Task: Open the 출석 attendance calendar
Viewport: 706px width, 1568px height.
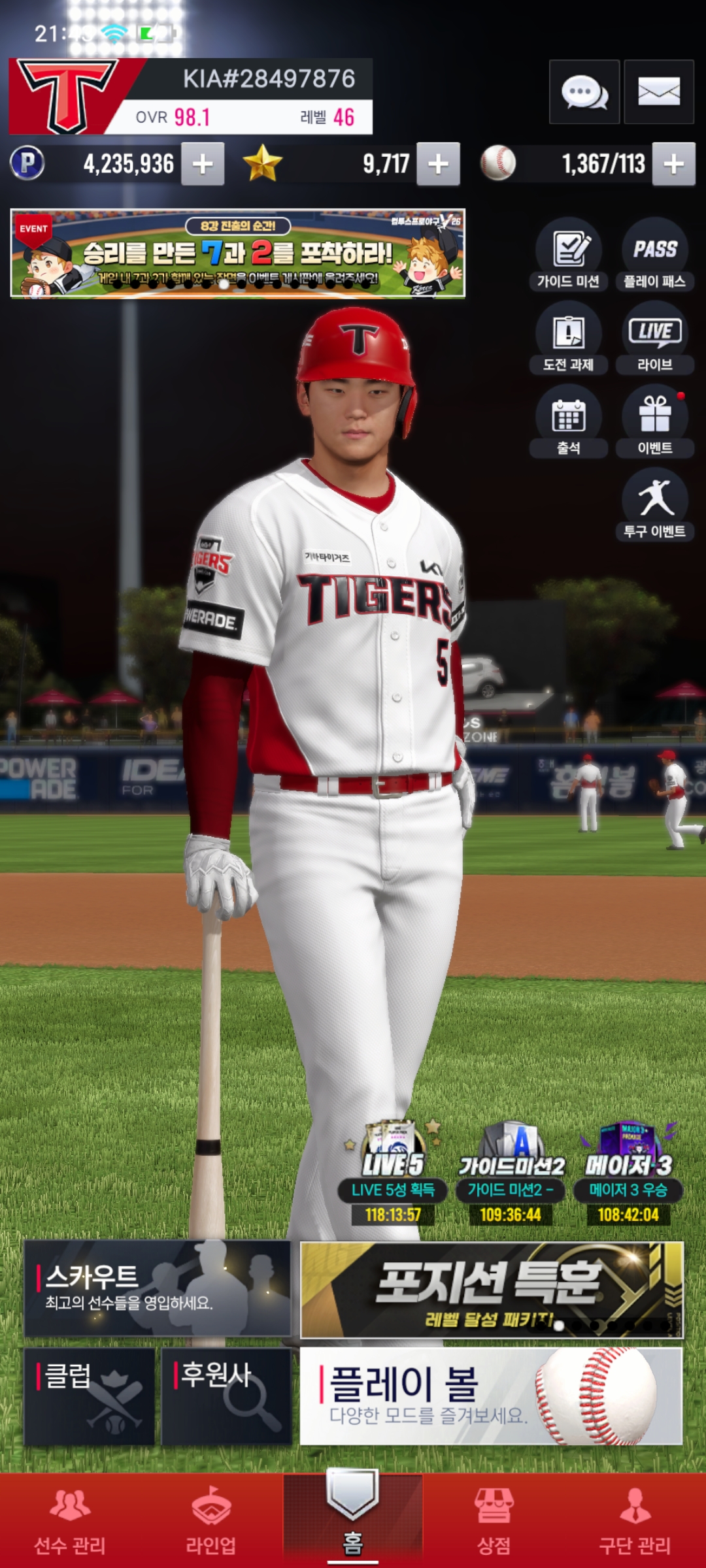Action: coord(568,421)
